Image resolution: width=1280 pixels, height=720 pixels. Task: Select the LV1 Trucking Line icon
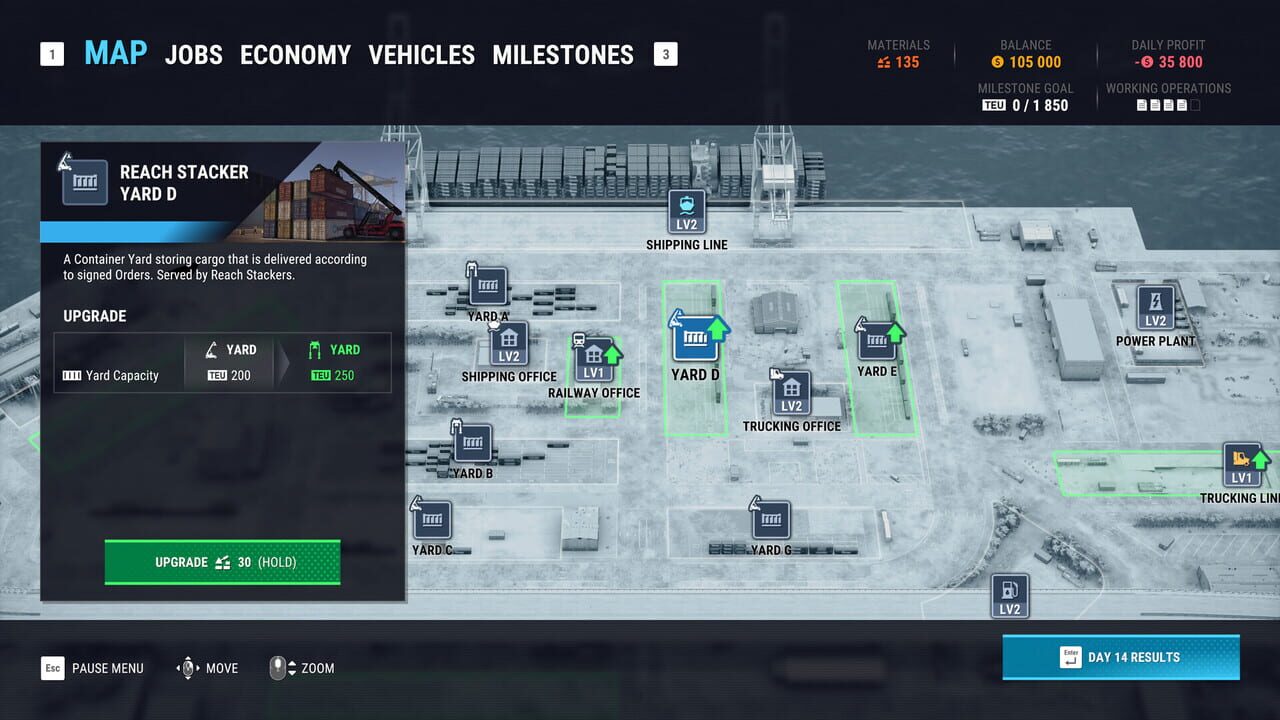point(1243,465)
